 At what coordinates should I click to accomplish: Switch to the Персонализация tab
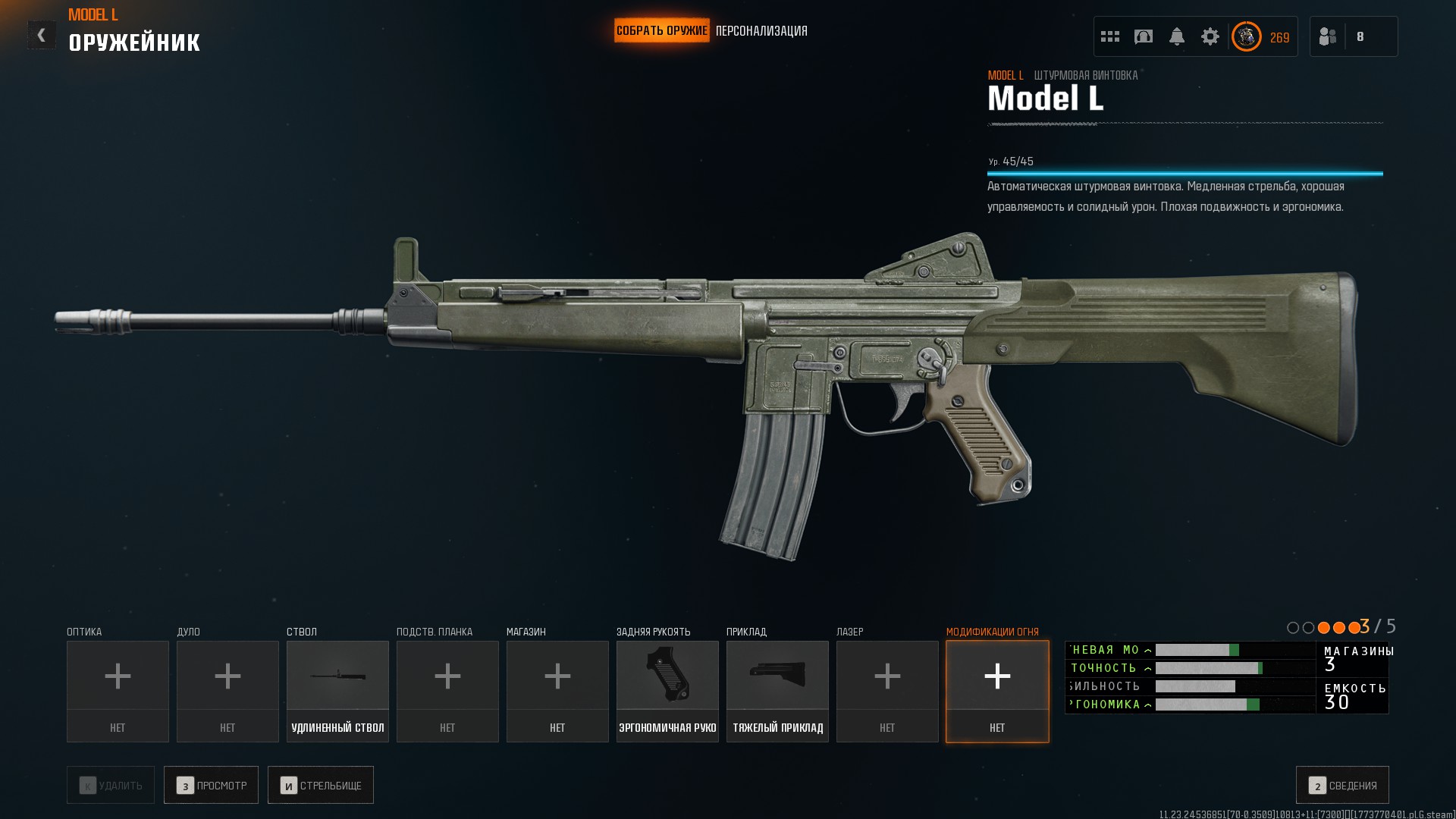761,31
